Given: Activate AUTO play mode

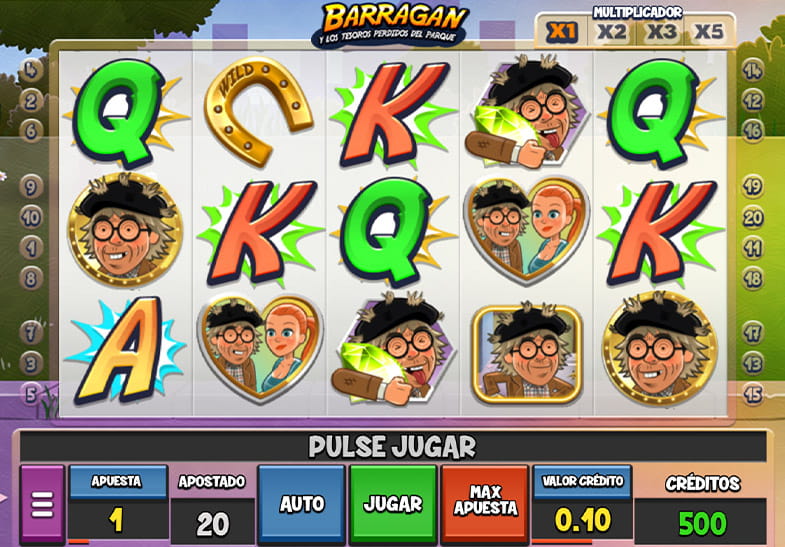Looking at the screenshot, I should pos(300,504).
